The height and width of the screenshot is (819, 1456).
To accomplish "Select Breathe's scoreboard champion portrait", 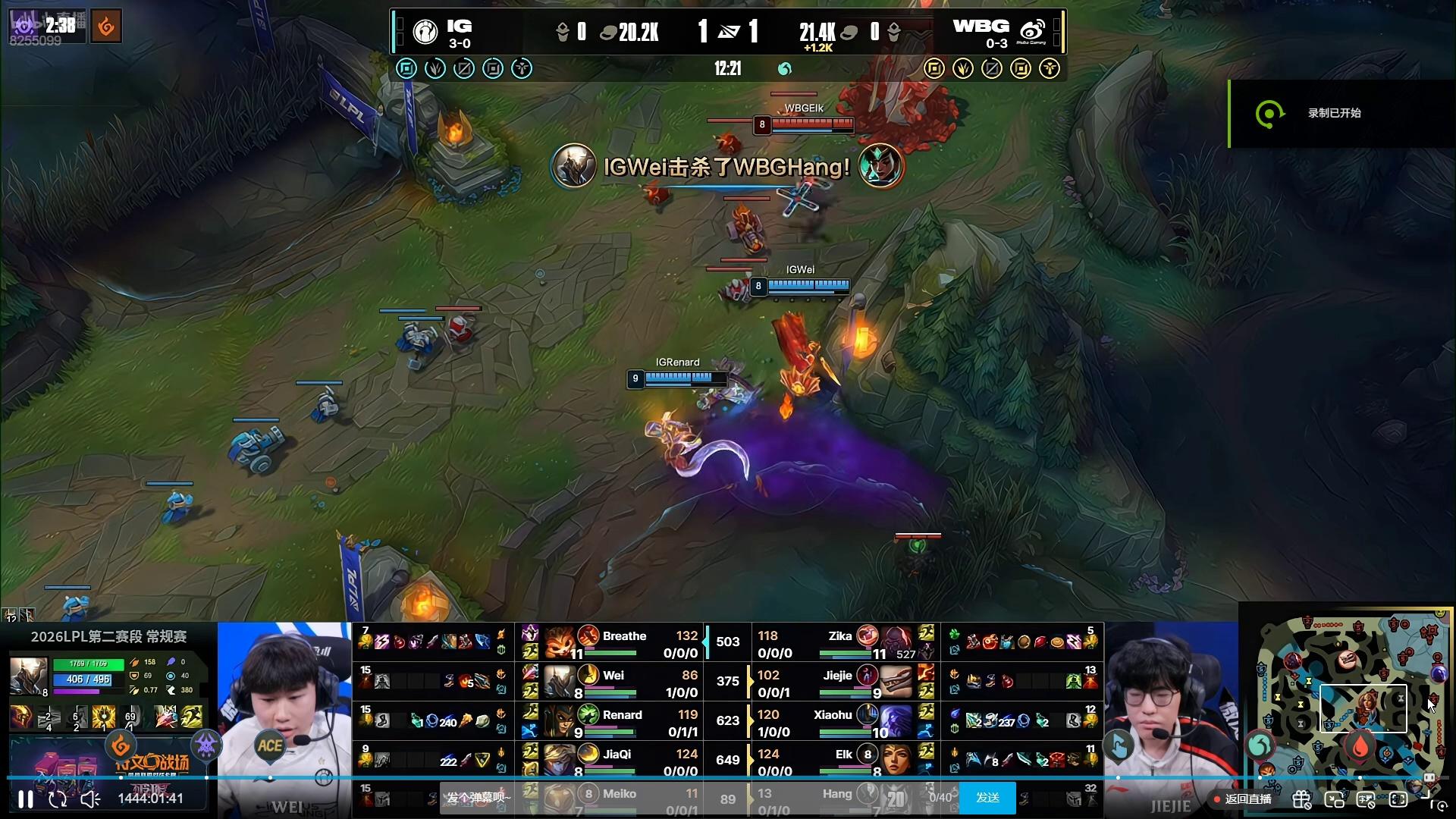I will [x=560, y=642].
